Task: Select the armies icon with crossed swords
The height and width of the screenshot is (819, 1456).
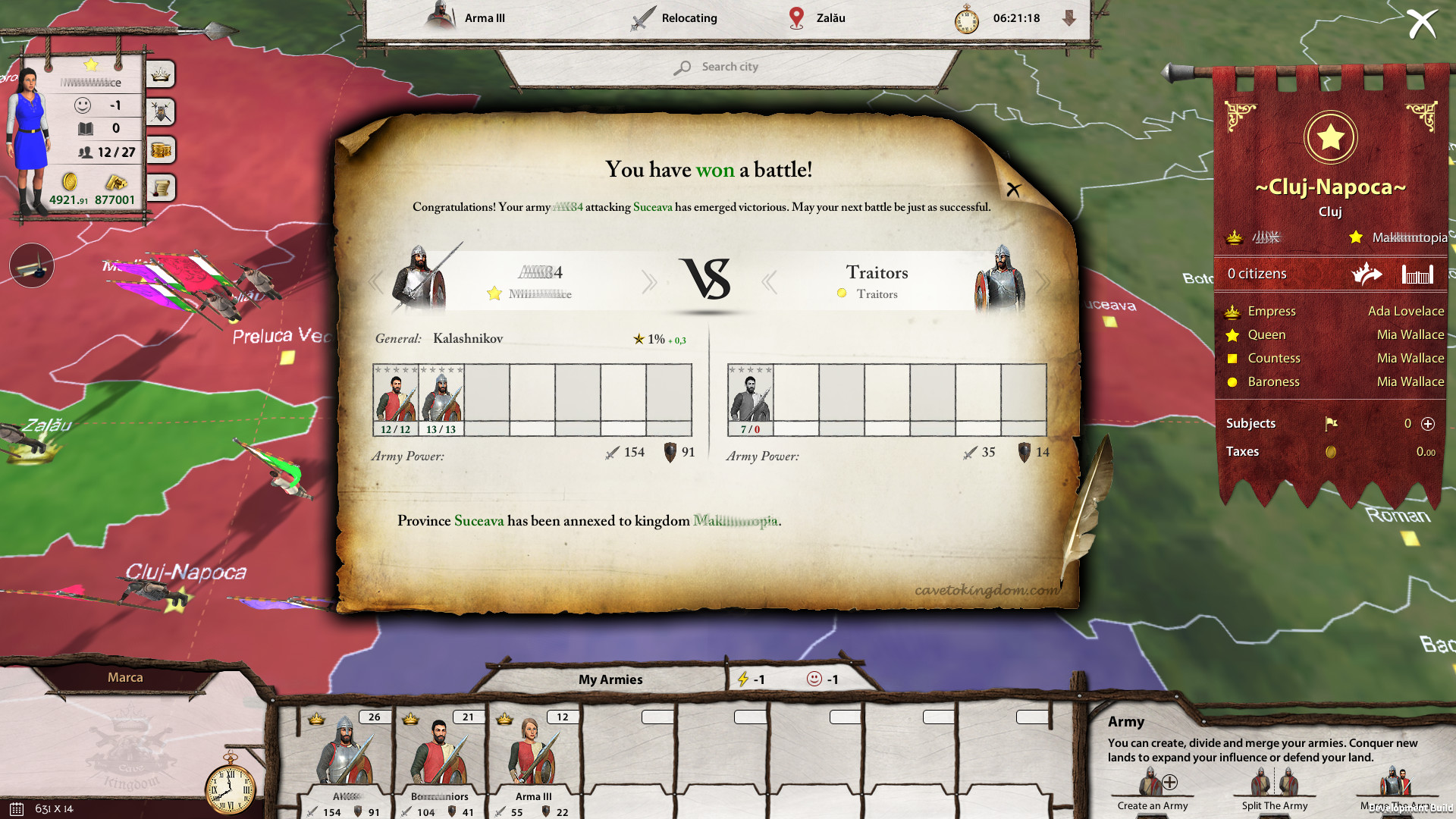Action: (x=160, y=111)
